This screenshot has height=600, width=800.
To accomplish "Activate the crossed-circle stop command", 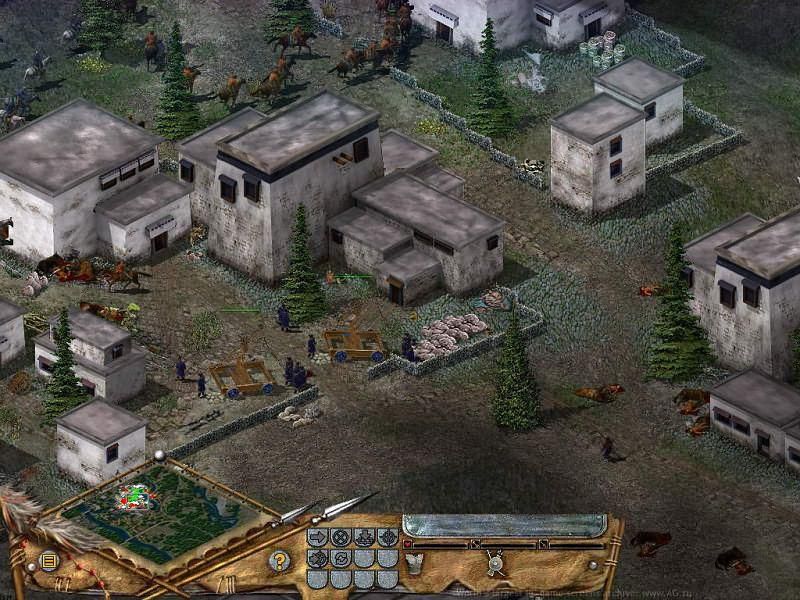I will coord(341,538).
